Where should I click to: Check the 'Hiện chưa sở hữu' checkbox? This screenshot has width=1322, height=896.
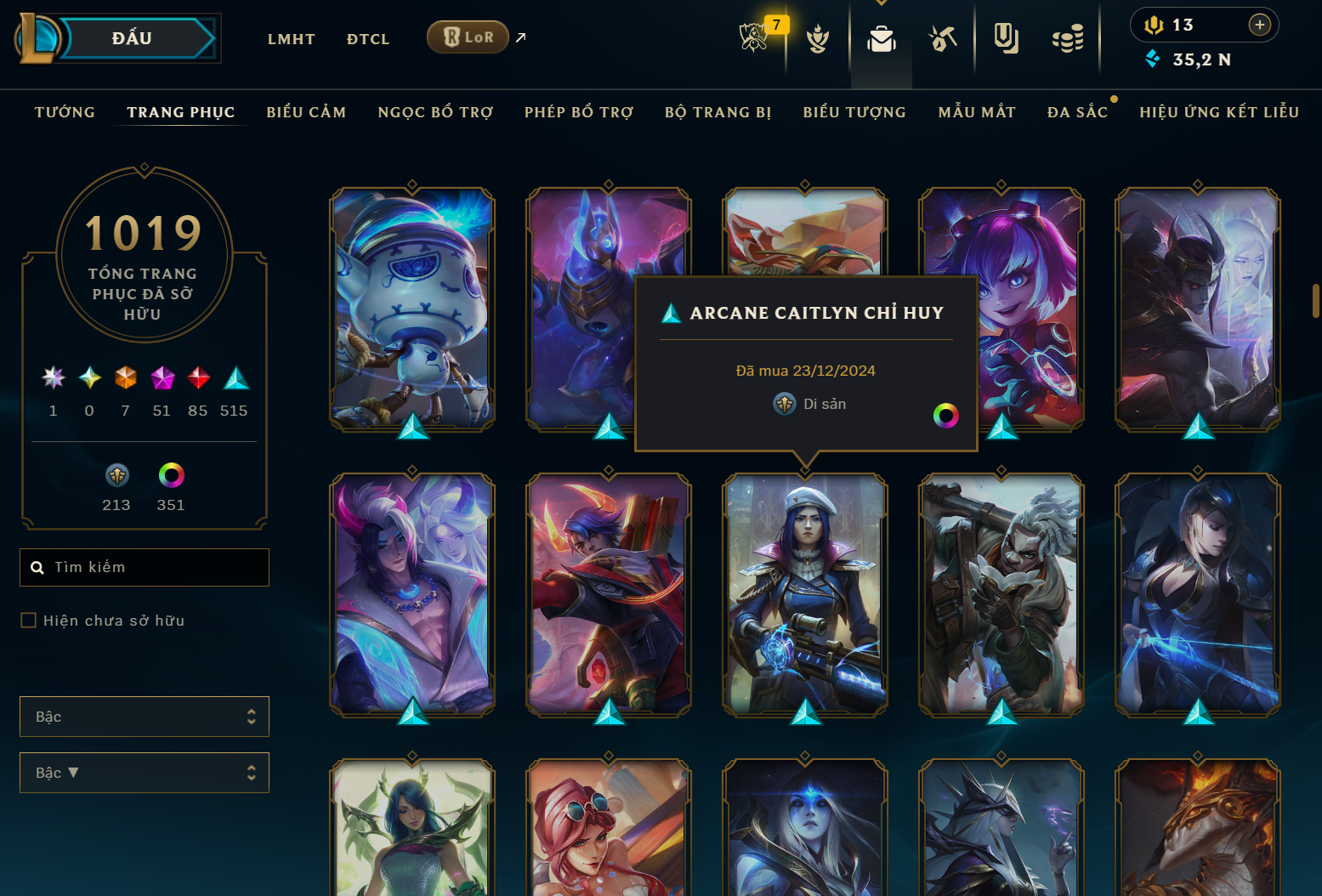point(28,621)
